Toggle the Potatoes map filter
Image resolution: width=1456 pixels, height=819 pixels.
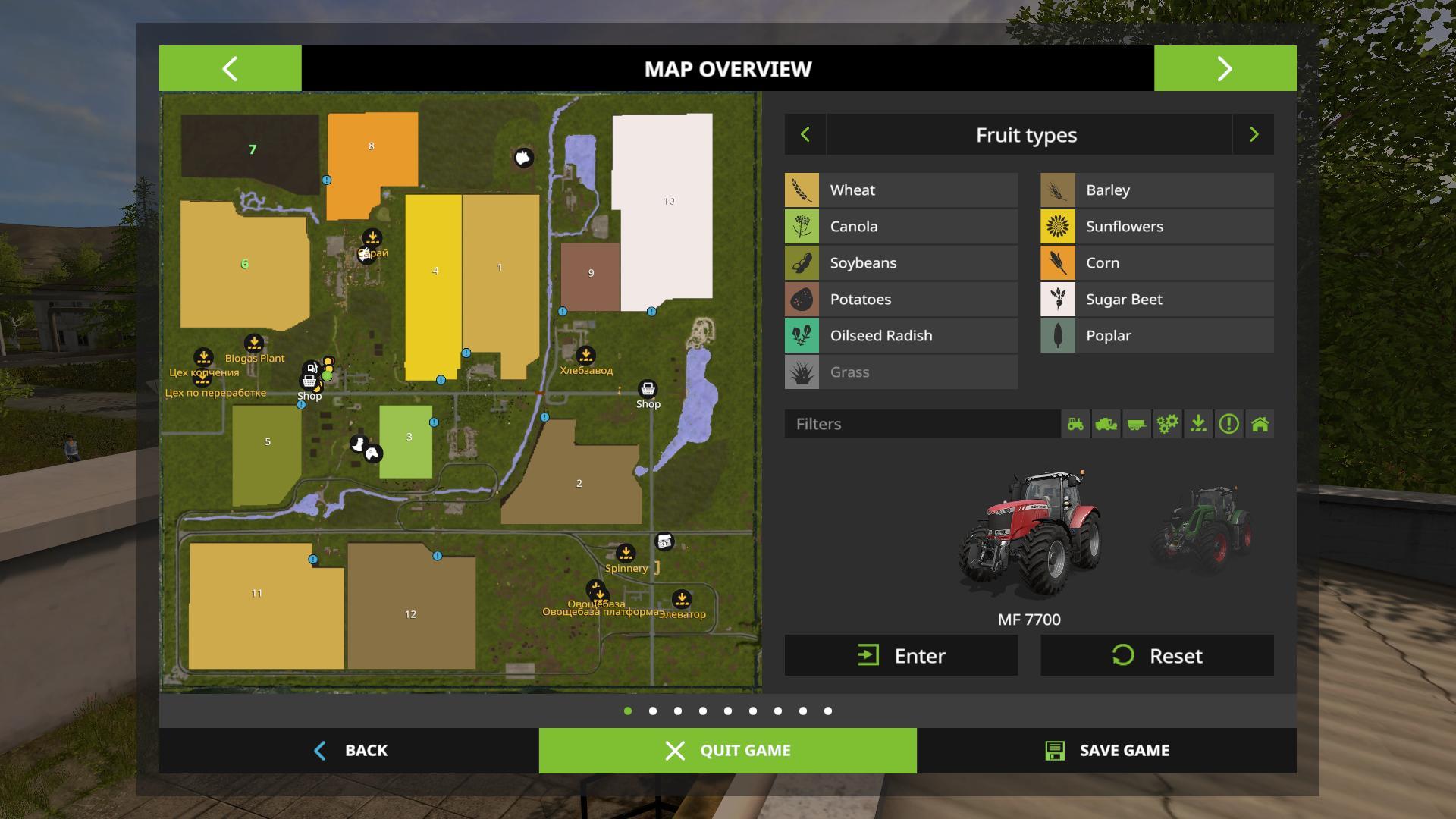click(x=901, y=300)
